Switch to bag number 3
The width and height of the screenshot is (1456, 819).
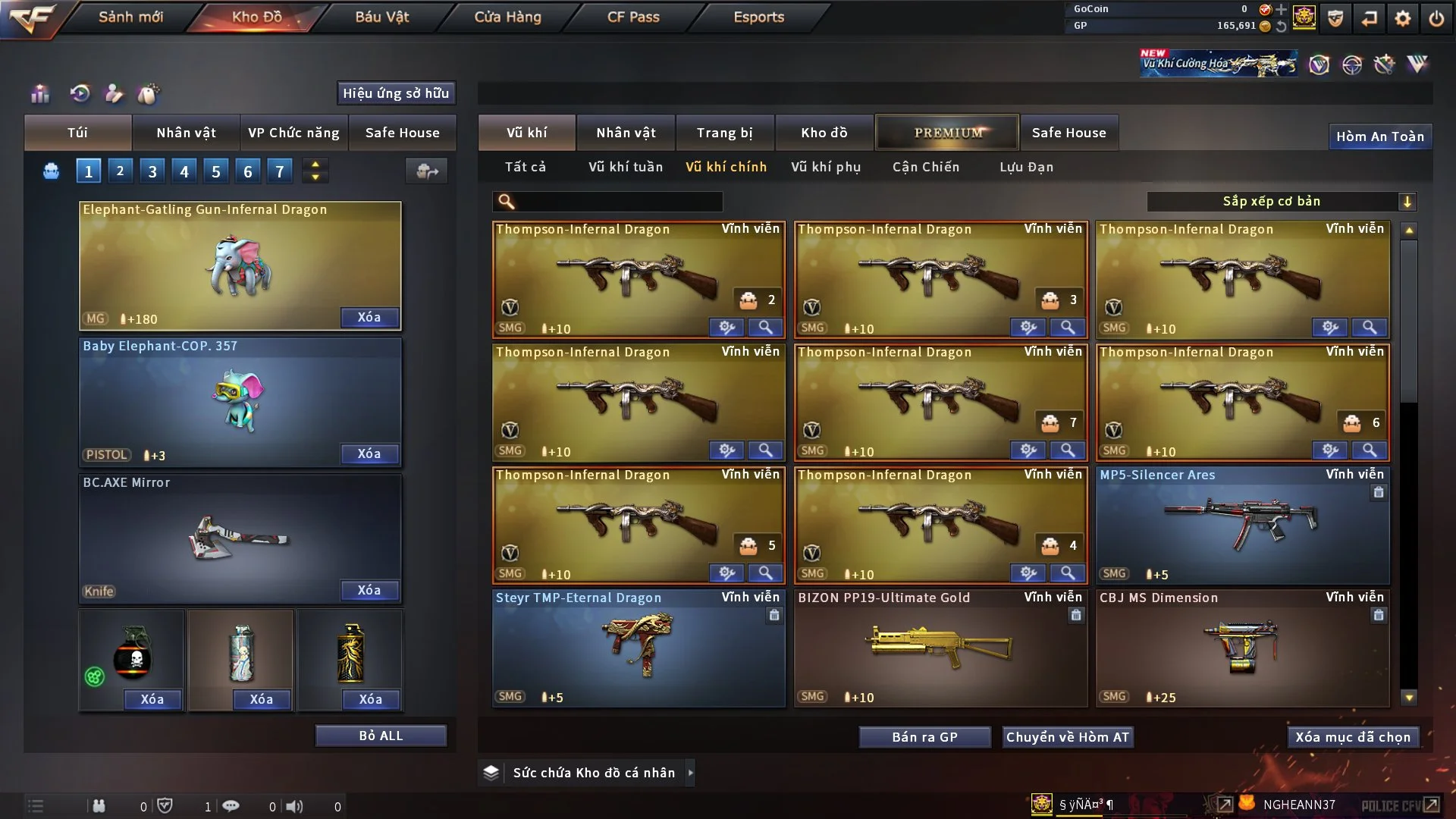[152, 171]
